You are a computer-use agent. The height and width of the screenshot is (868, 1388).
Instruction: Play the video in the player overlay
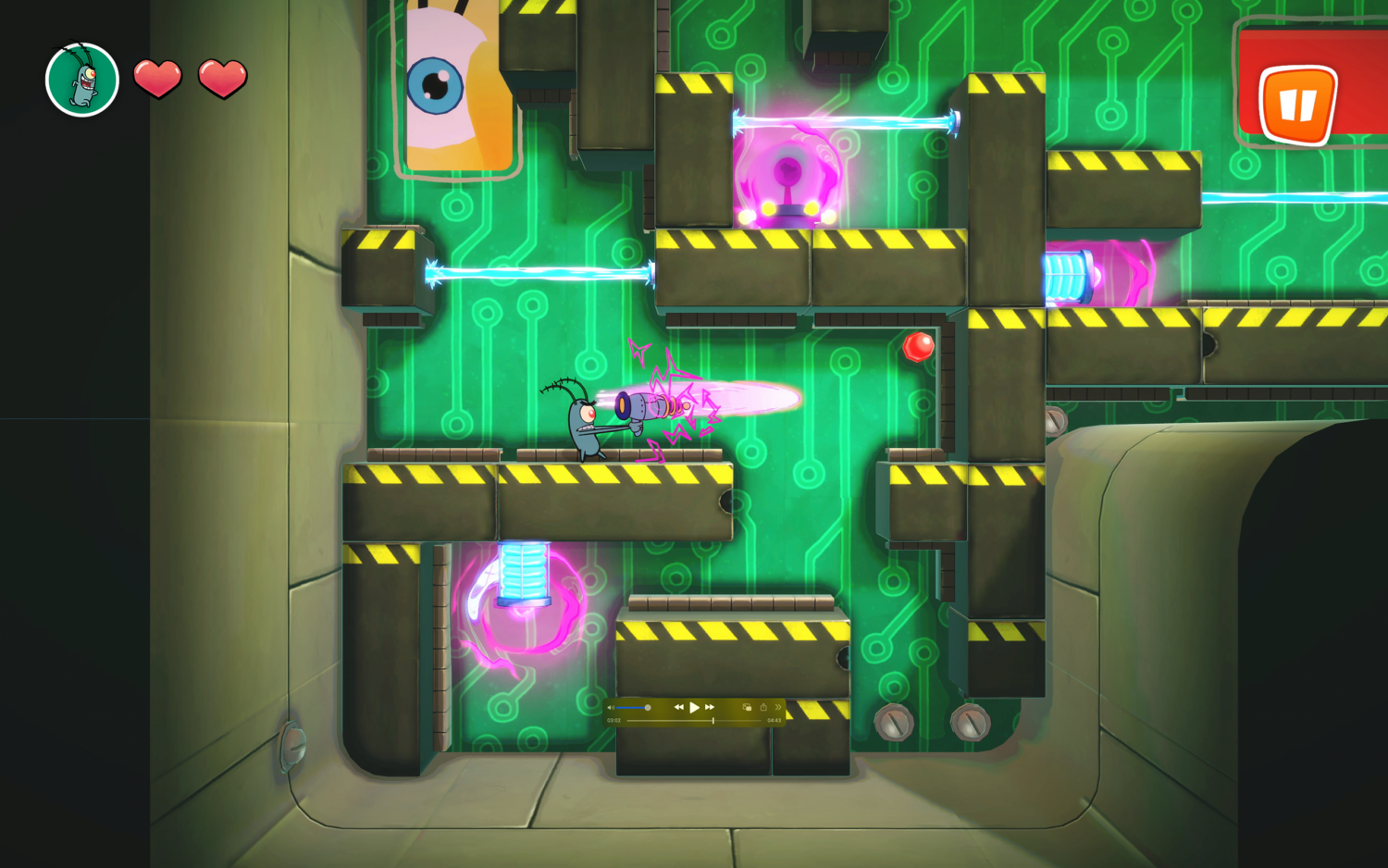[694, 707]
